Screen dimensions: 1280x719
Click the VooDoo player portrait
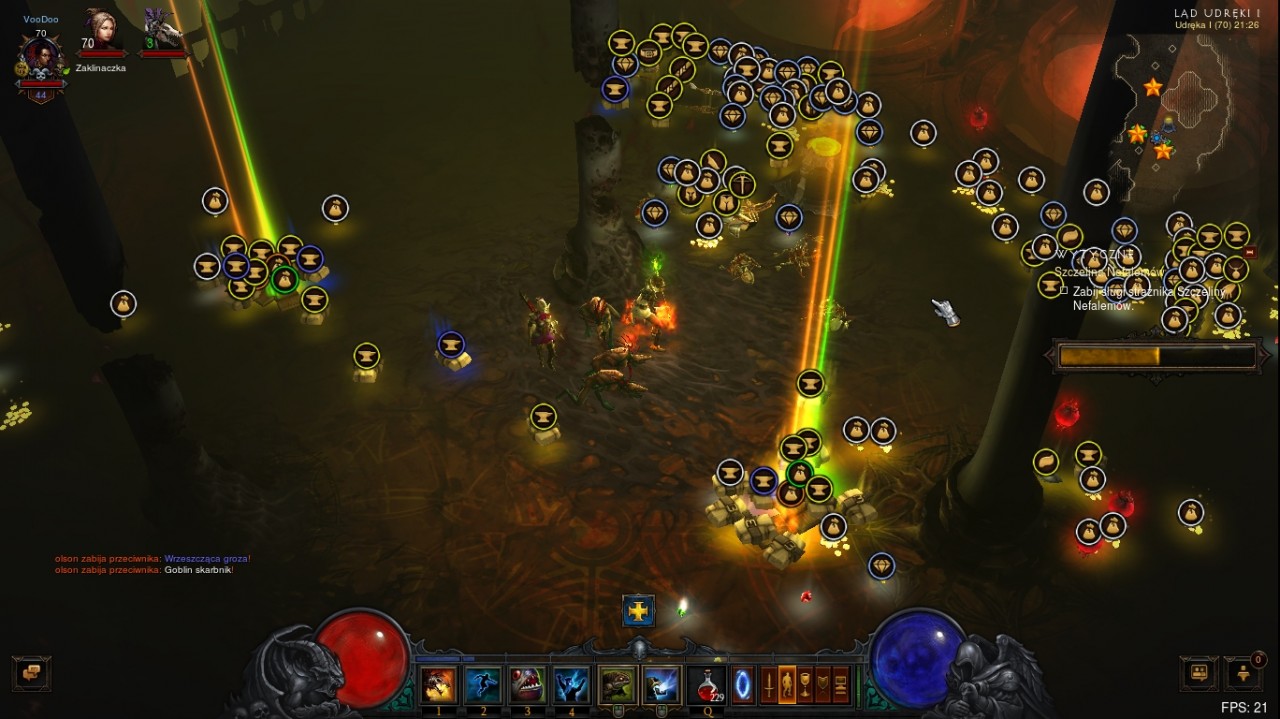[x=41, y=60]
